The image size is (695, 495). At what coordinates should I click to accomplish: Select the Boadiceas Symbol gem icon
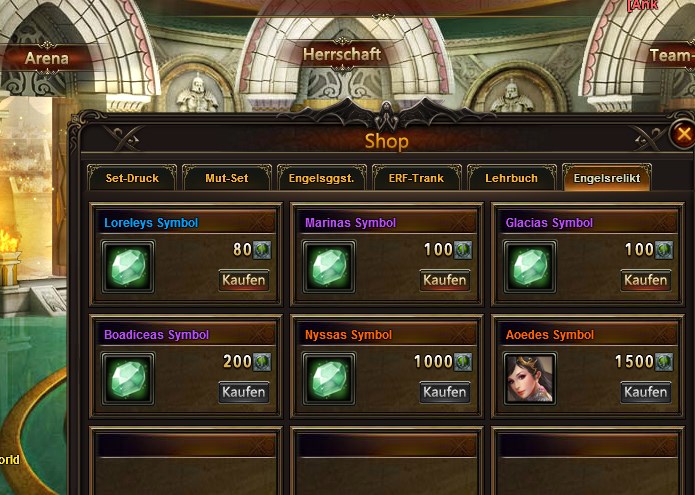pyautogui.click(x=128, y=380)
